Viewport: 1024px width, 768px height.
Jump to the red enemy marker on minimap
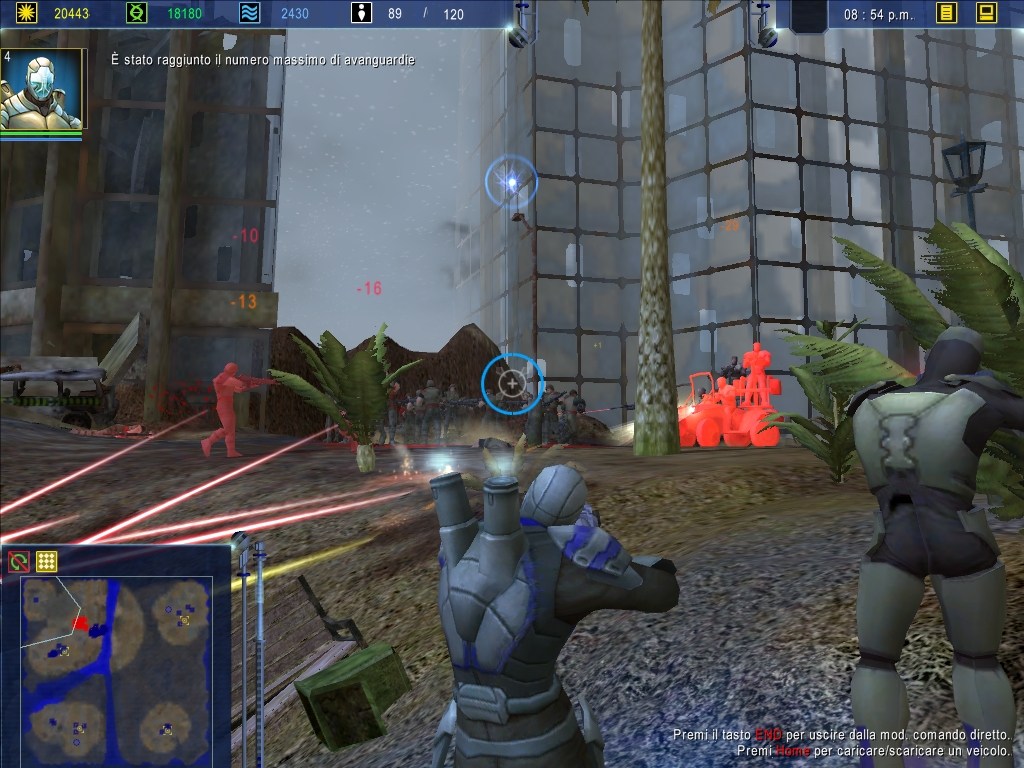[80, 623]
